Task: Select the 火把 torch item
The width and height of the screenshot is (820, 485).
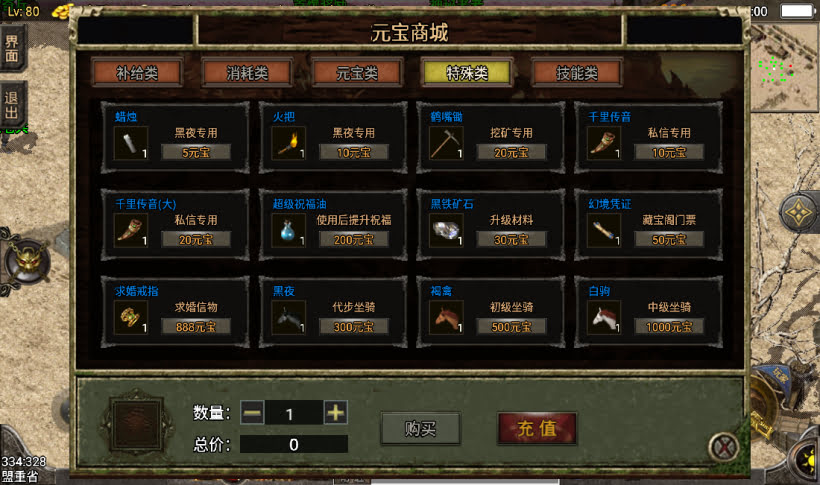Action: pos(287,143)
